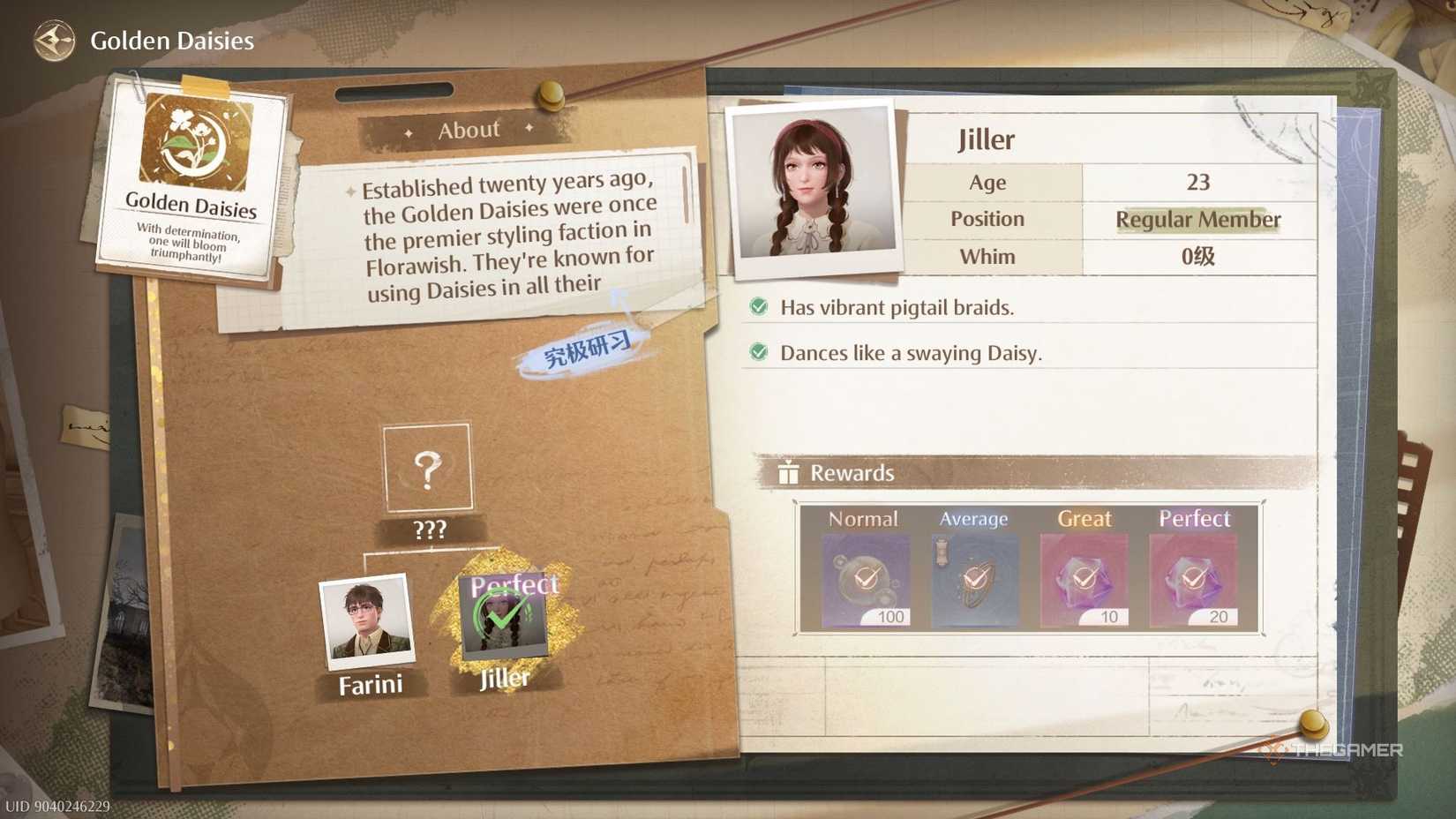Click Jiller's name under her tree portrait

(503, 678)
